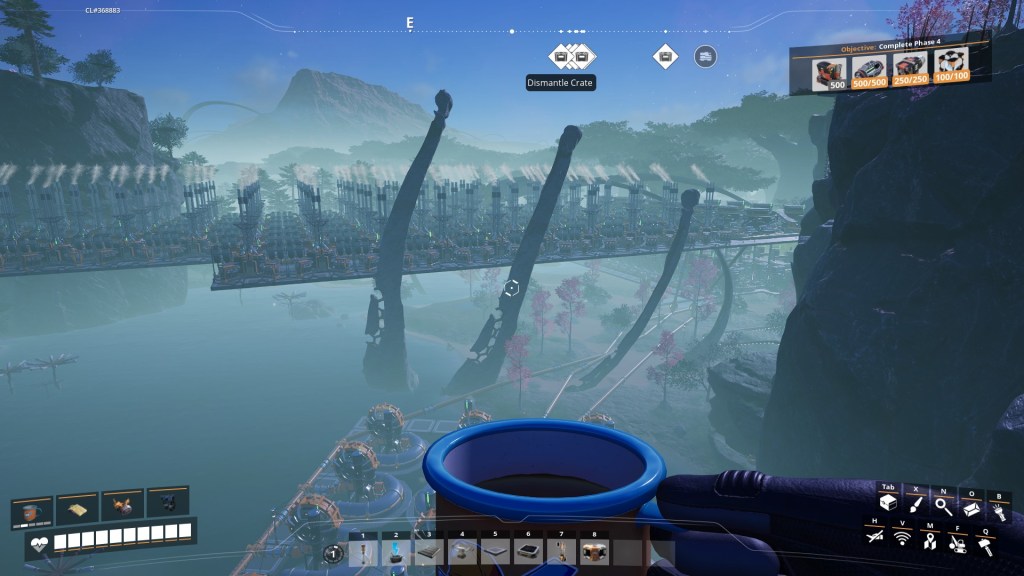The image size is (1024, 576).
Task: Click the round gray compass icon
Action: coord(705,56)
